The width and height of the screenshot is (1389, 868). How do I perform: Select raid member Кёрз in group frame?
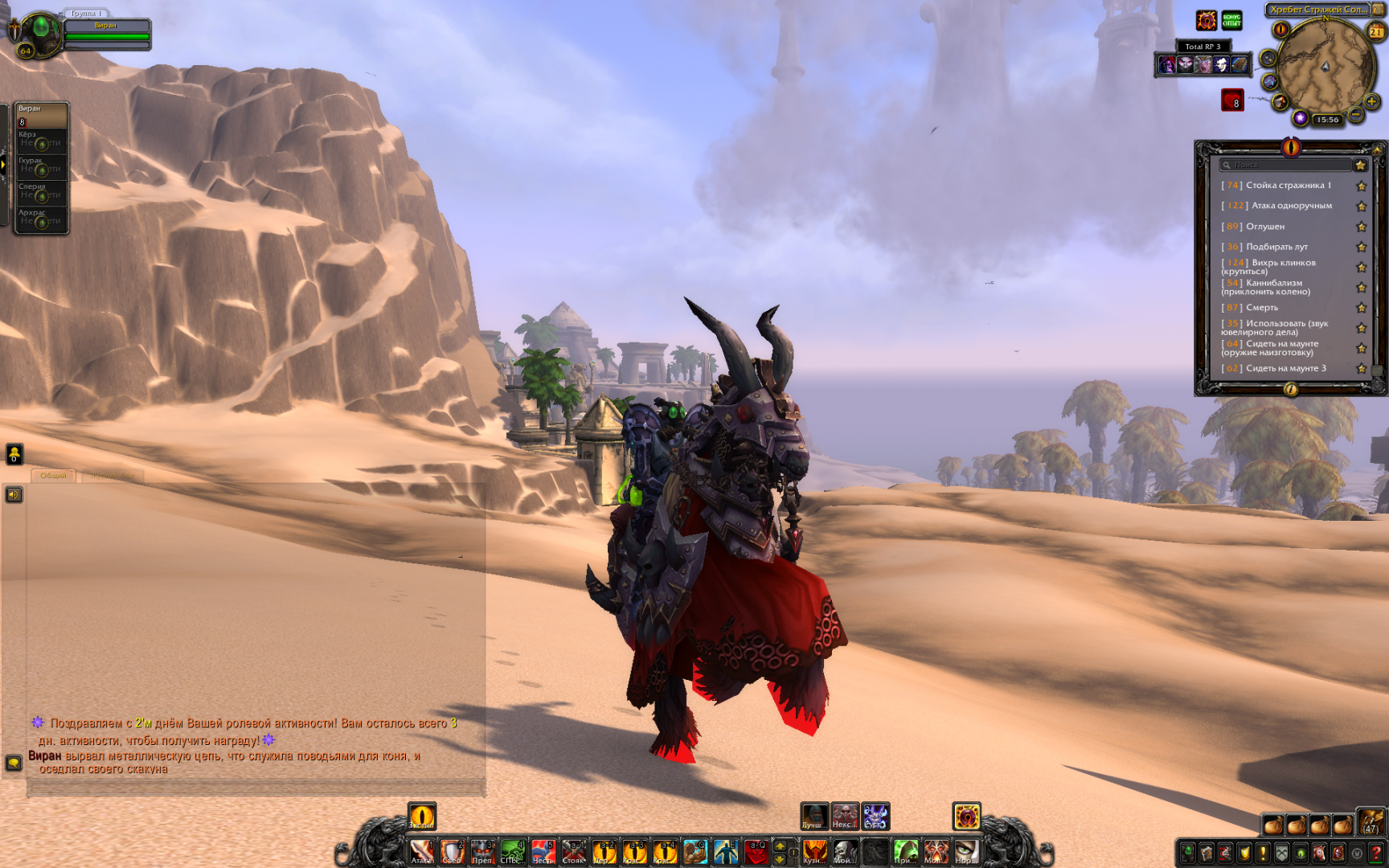(40, 141)
